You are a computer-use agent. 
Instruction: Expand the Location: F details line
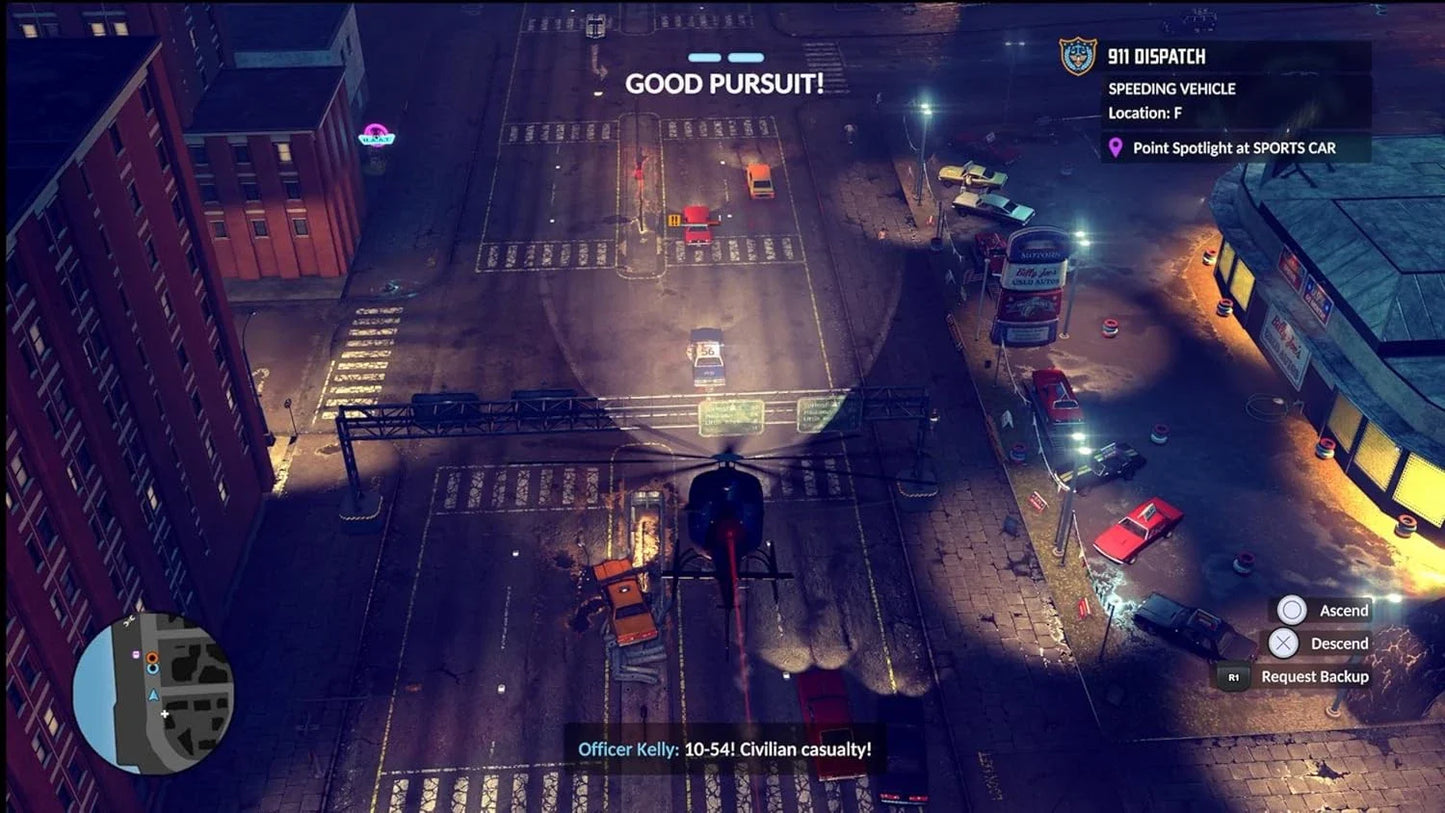[x=1143, y=113]
